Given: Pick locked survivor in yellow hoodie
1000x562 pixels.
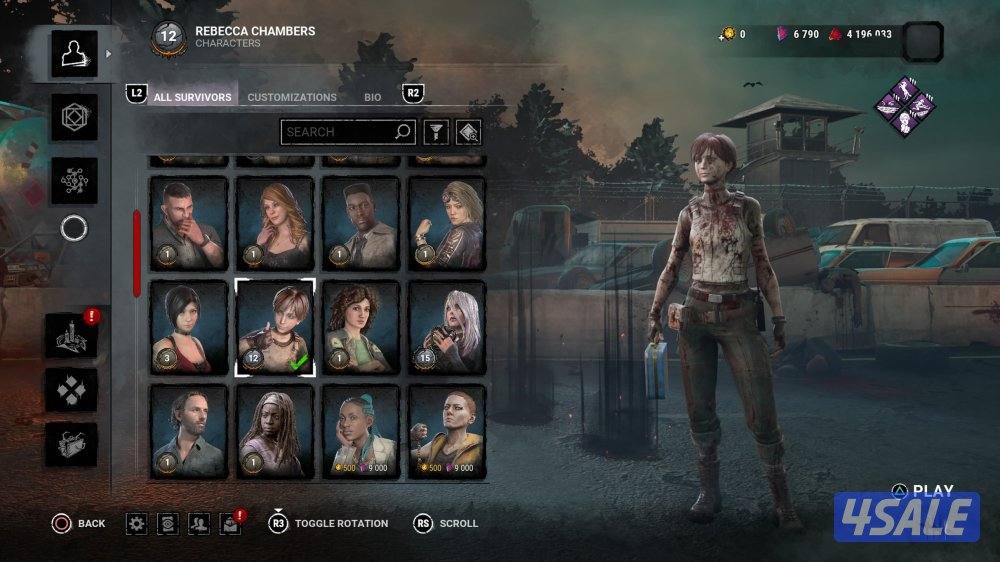Looking at the screenshot, I should 447,431.
